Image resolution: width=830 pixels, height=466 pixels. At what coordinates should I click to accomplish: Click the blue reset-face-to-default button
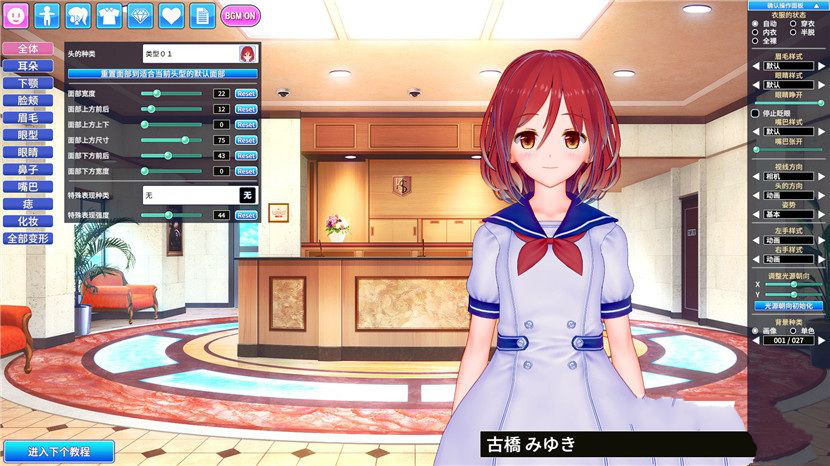point(163,73)
